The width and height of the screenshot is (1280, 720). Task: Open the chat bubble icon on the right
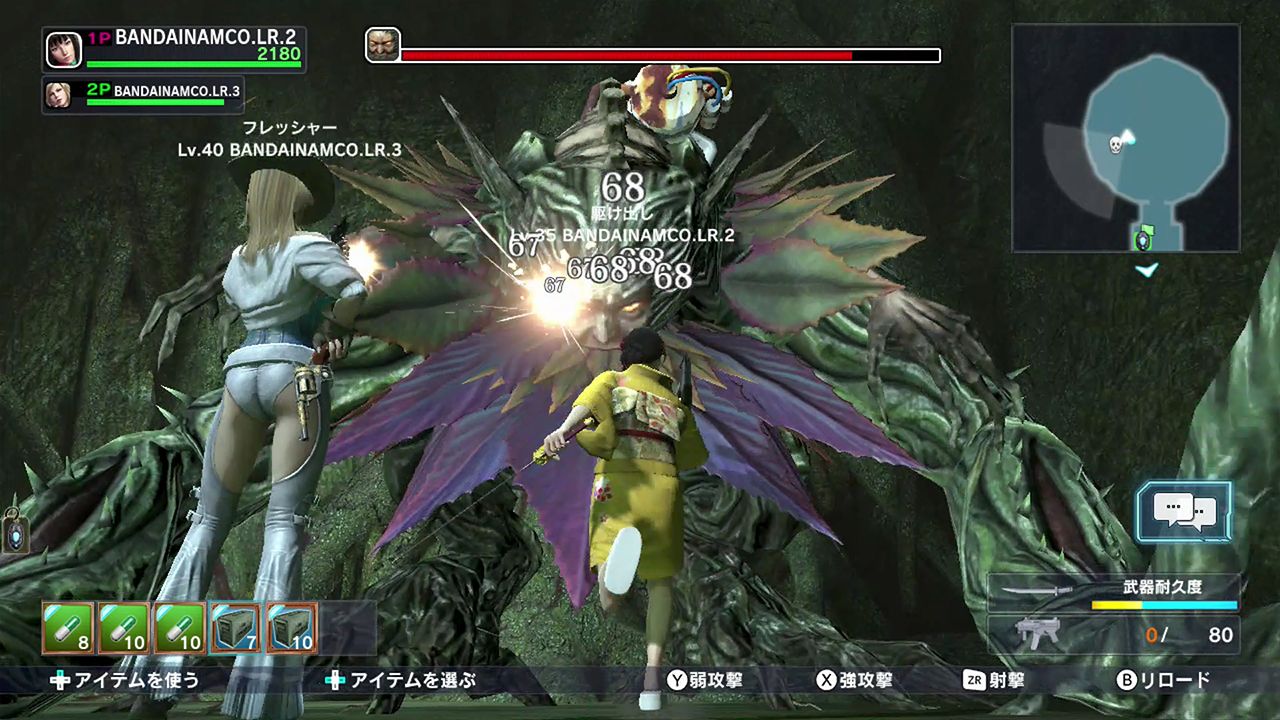1184,512
